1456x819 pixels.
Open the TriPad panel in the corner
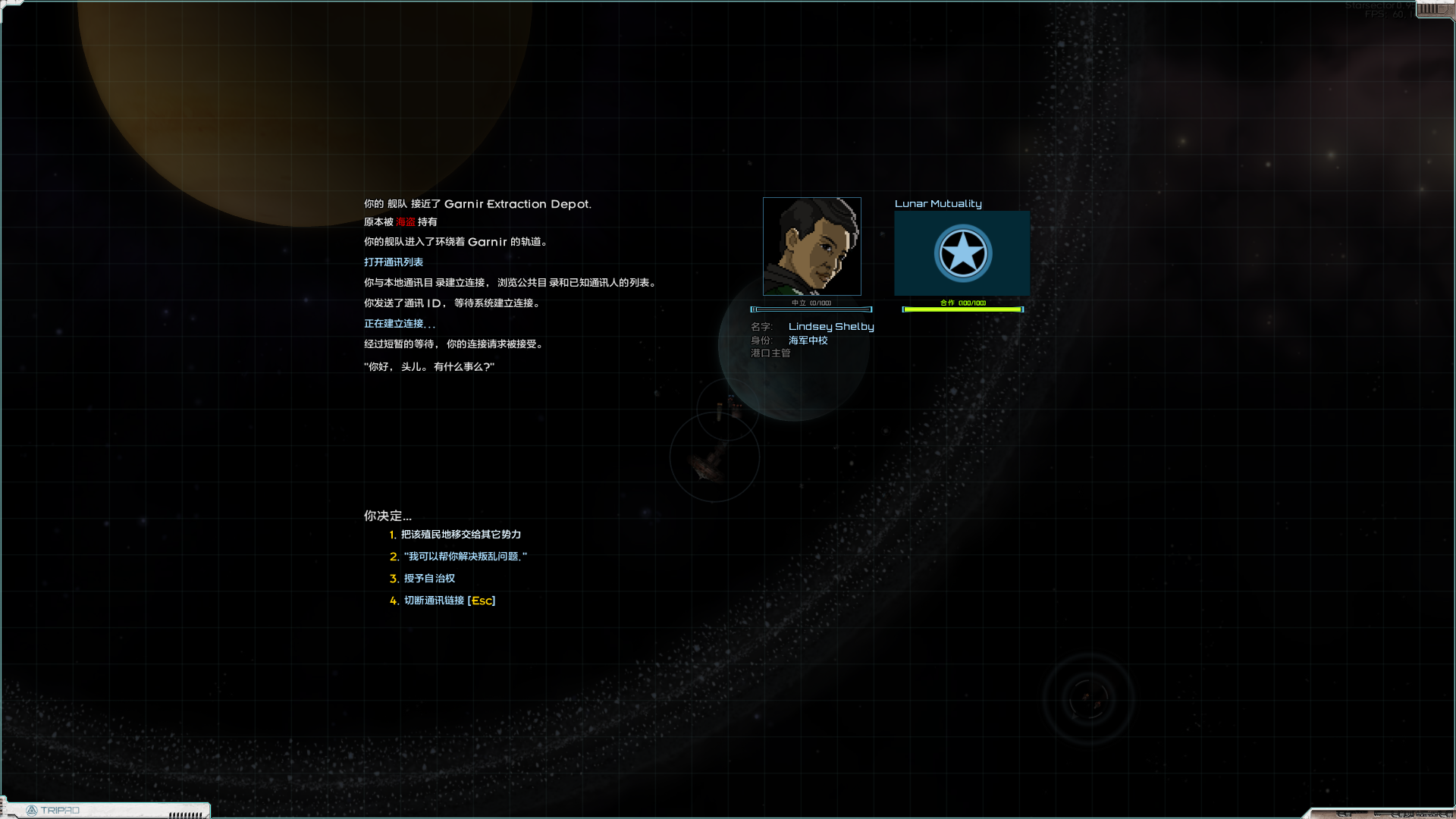(53, 811)
